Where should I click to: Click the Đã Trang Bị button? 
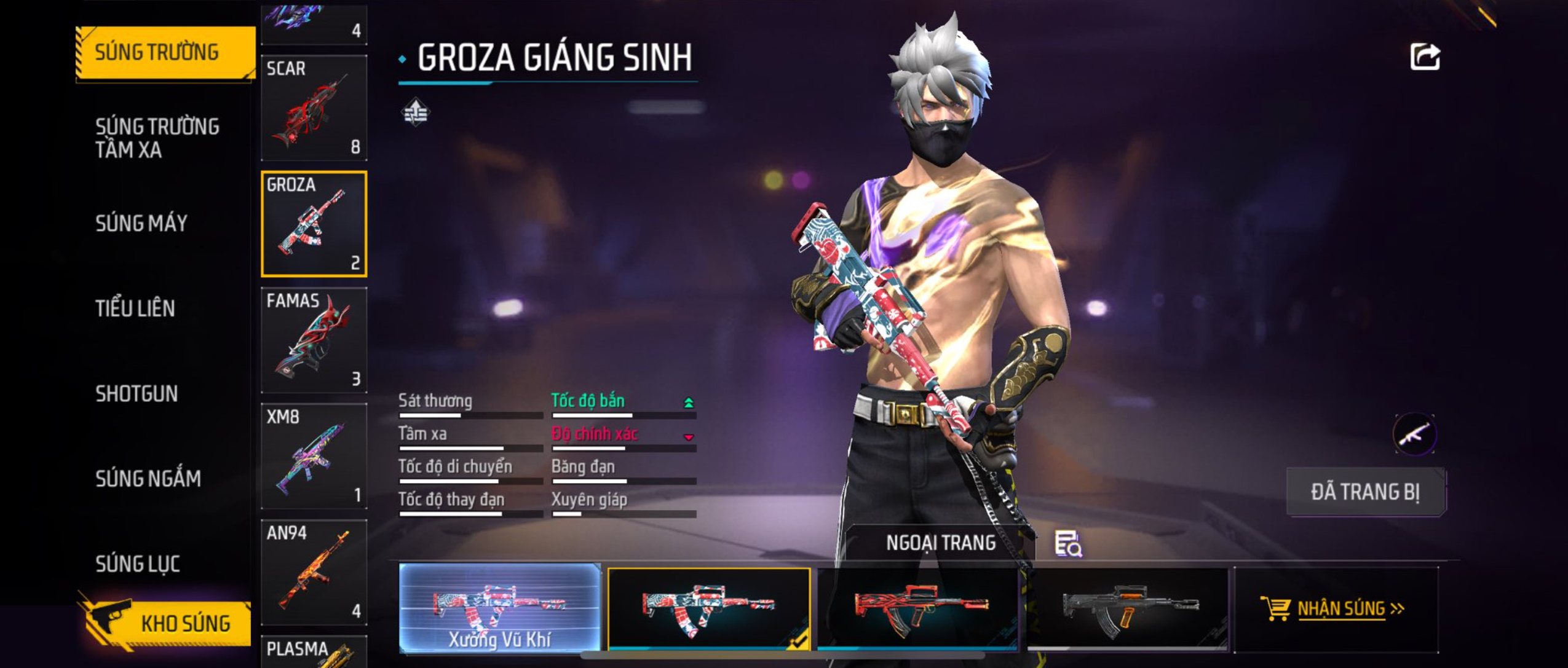tap(1366, 492)
